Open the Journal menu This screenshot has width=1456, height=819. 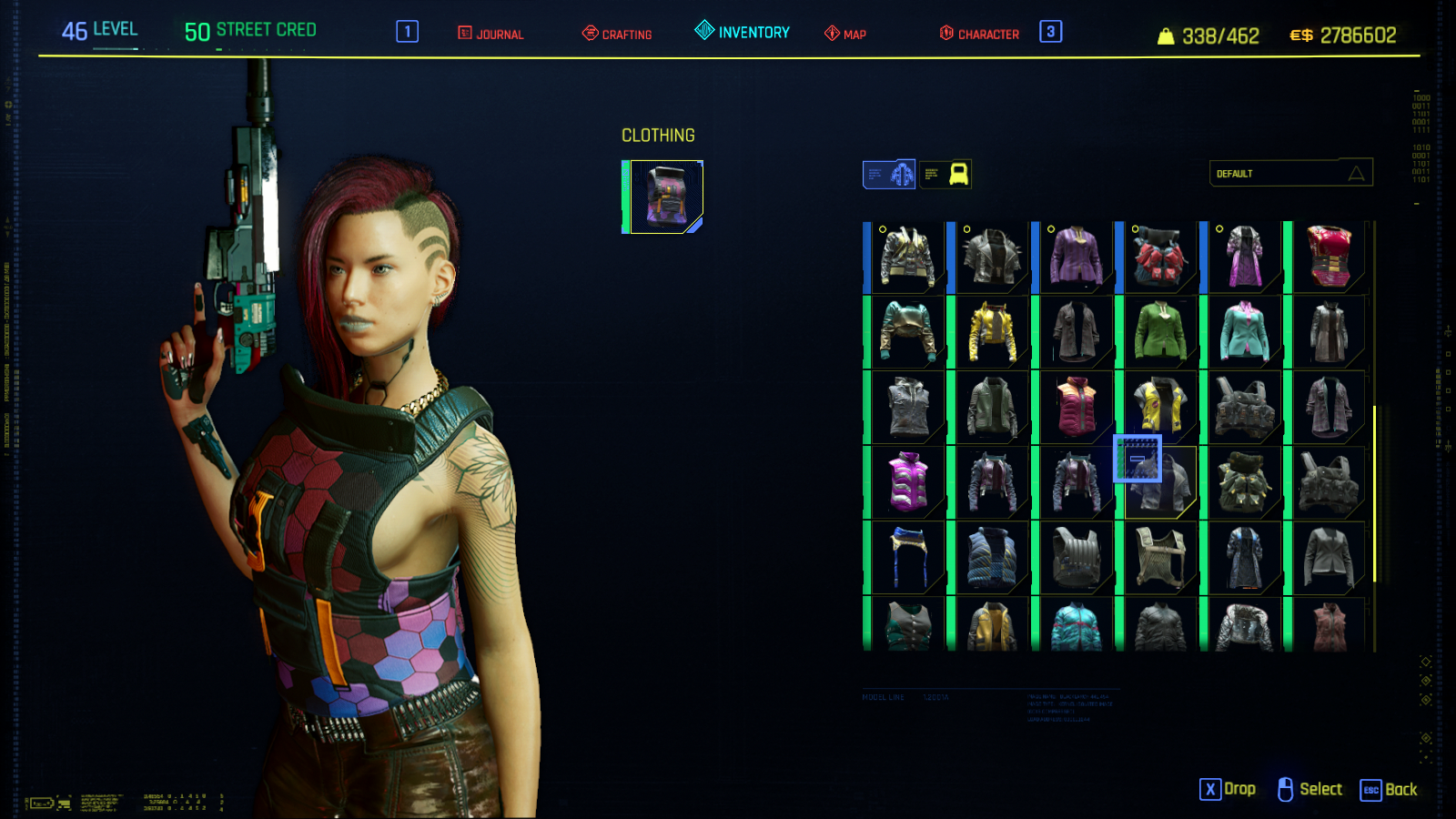490,34
